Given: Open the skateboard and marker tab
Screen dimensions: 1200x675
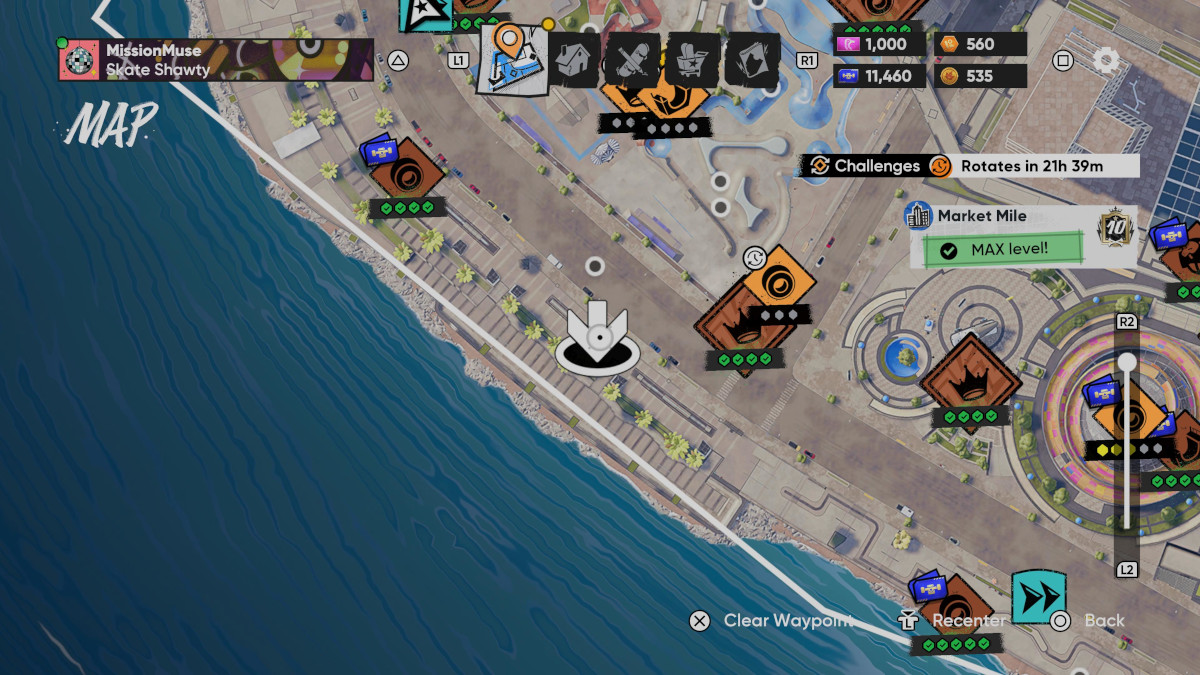Looking at the screenshot, I should [632, 59].
